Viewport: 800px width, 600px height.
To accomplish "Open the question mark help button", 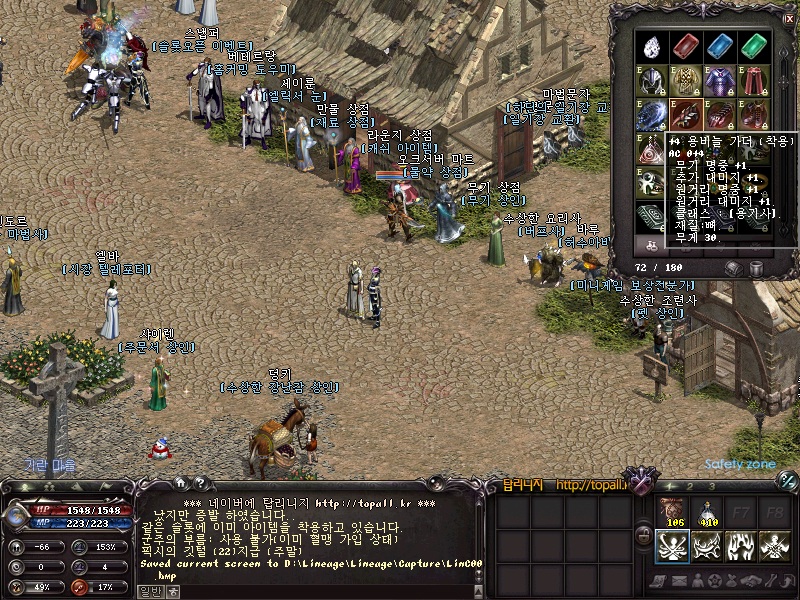I will pyautogui.click(x=199, y=484).
